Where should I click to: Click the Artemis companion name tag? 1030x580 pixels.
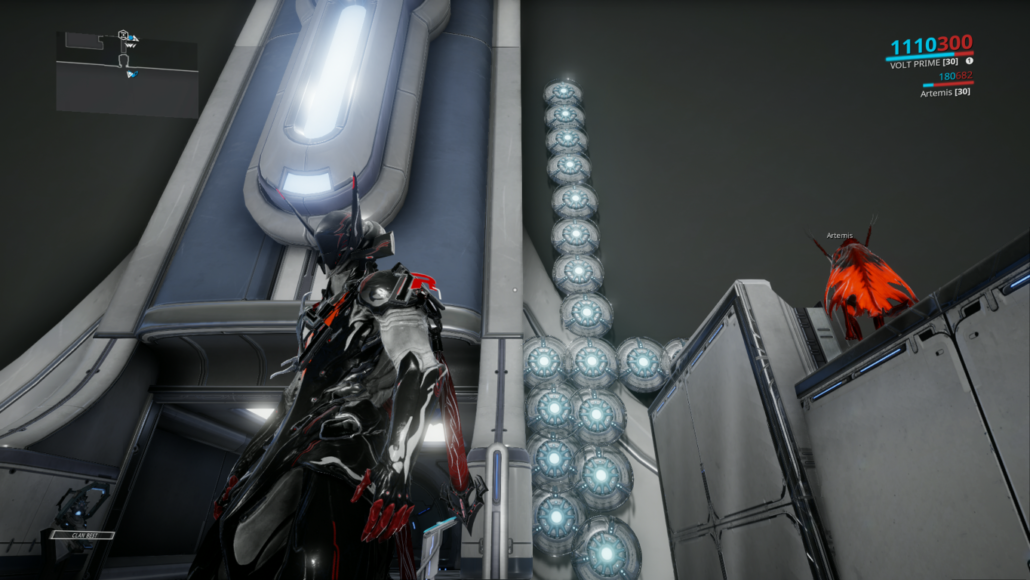(x=840, y=235)
